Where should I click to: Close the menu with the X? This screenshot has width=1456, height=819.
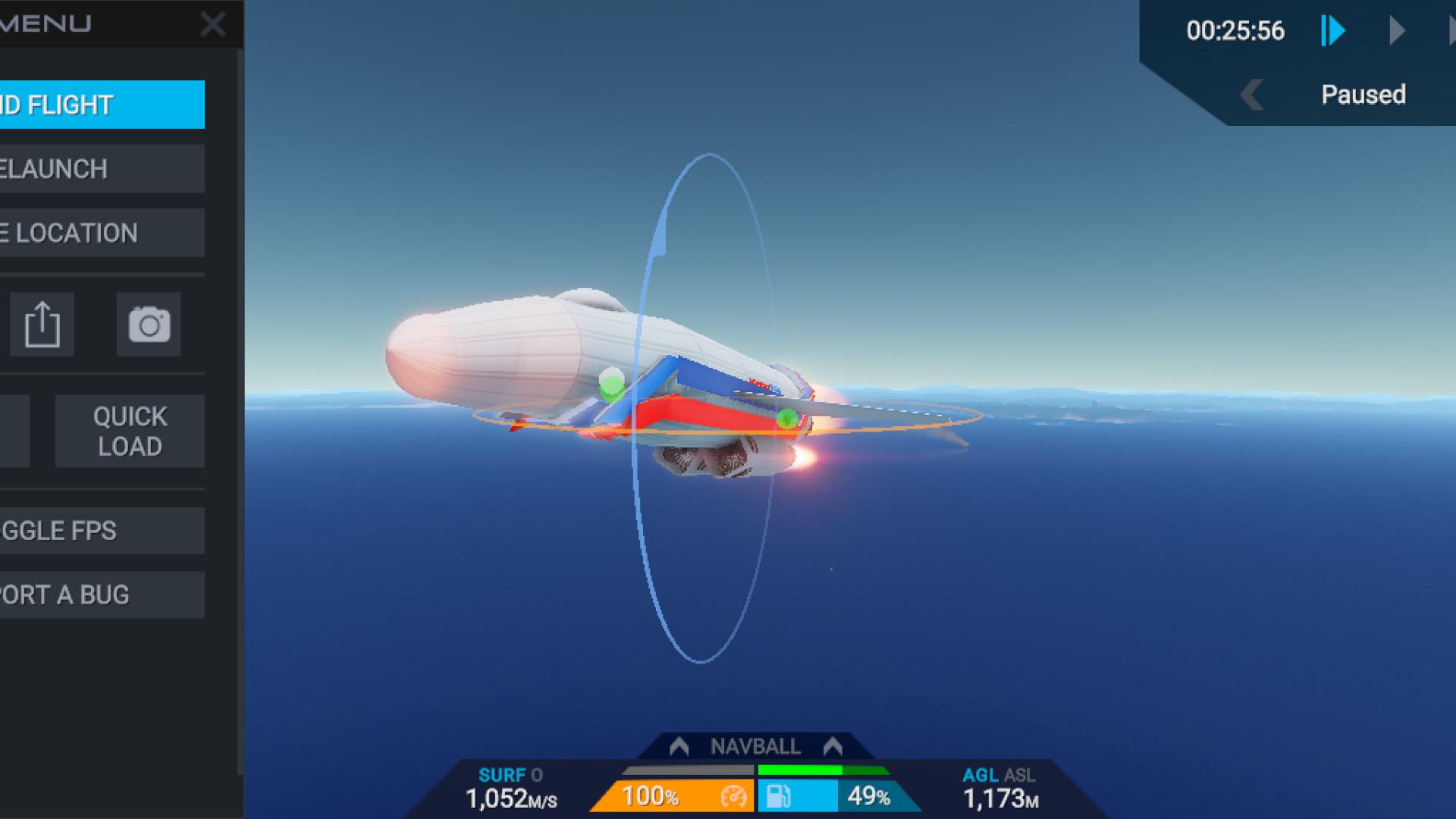coord(212,25)
